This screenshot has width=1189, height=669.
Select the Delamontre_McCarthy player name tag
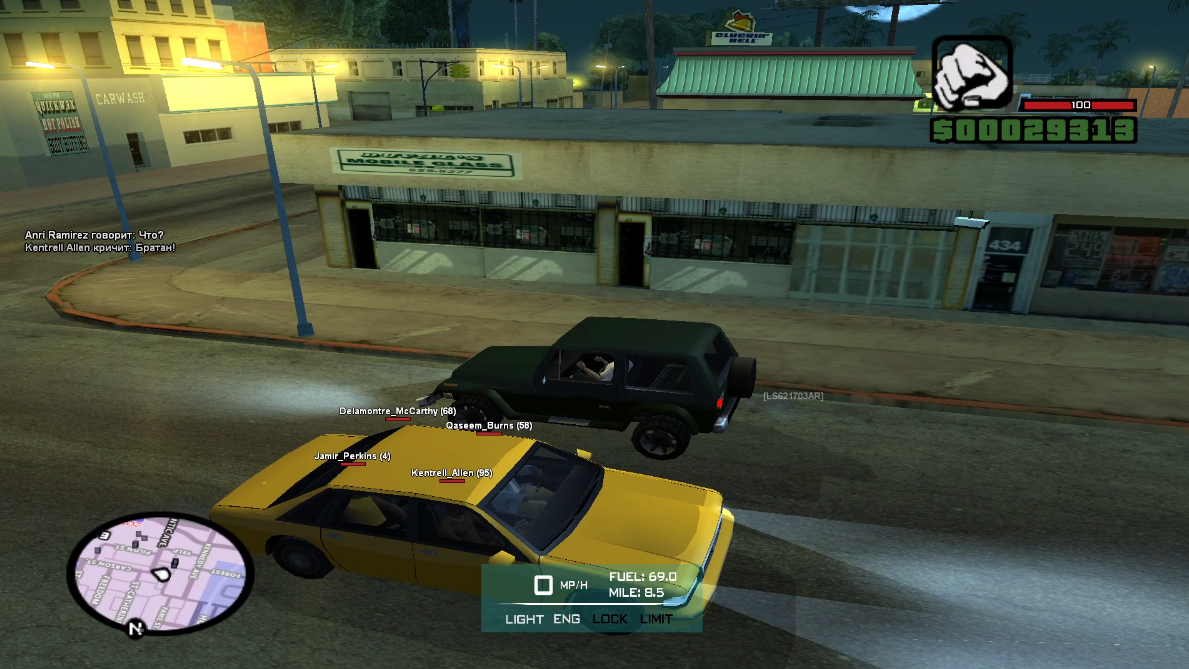point(397,411)
